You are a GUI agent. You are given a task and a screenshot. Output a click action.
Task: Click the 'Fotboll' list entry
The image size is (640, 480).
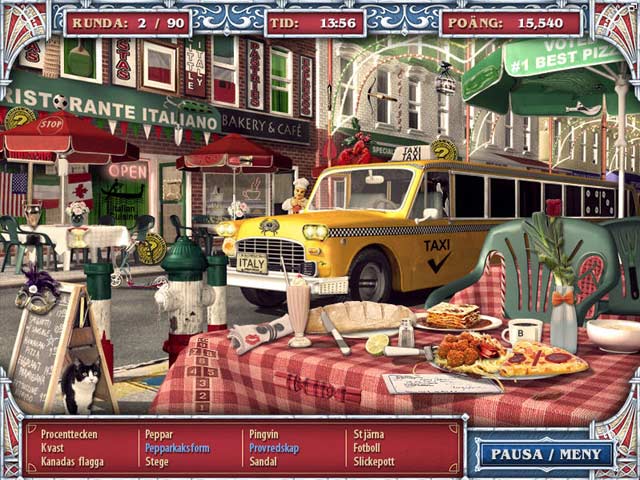pos(368,448)
